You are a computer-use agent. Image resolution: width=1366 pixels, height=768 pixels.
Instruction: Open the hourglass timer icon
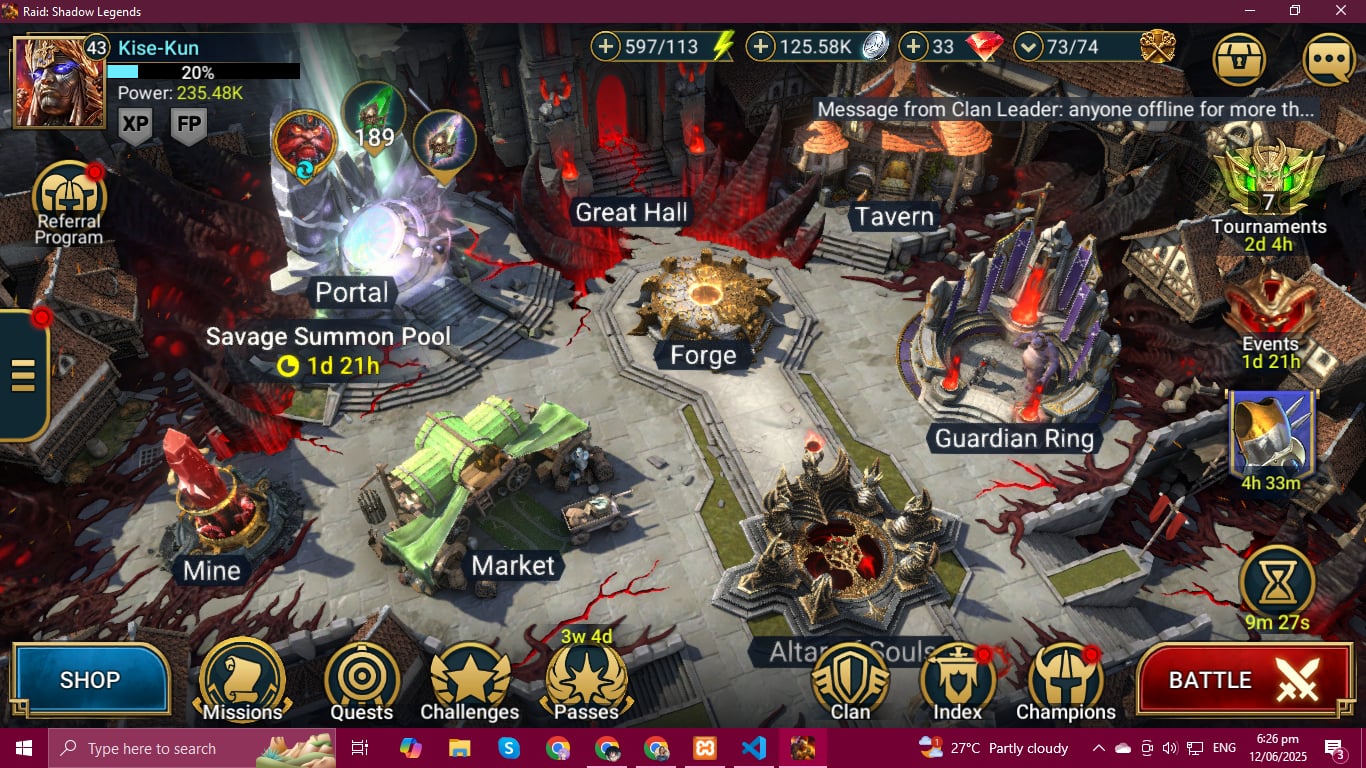pos(1277,580)
